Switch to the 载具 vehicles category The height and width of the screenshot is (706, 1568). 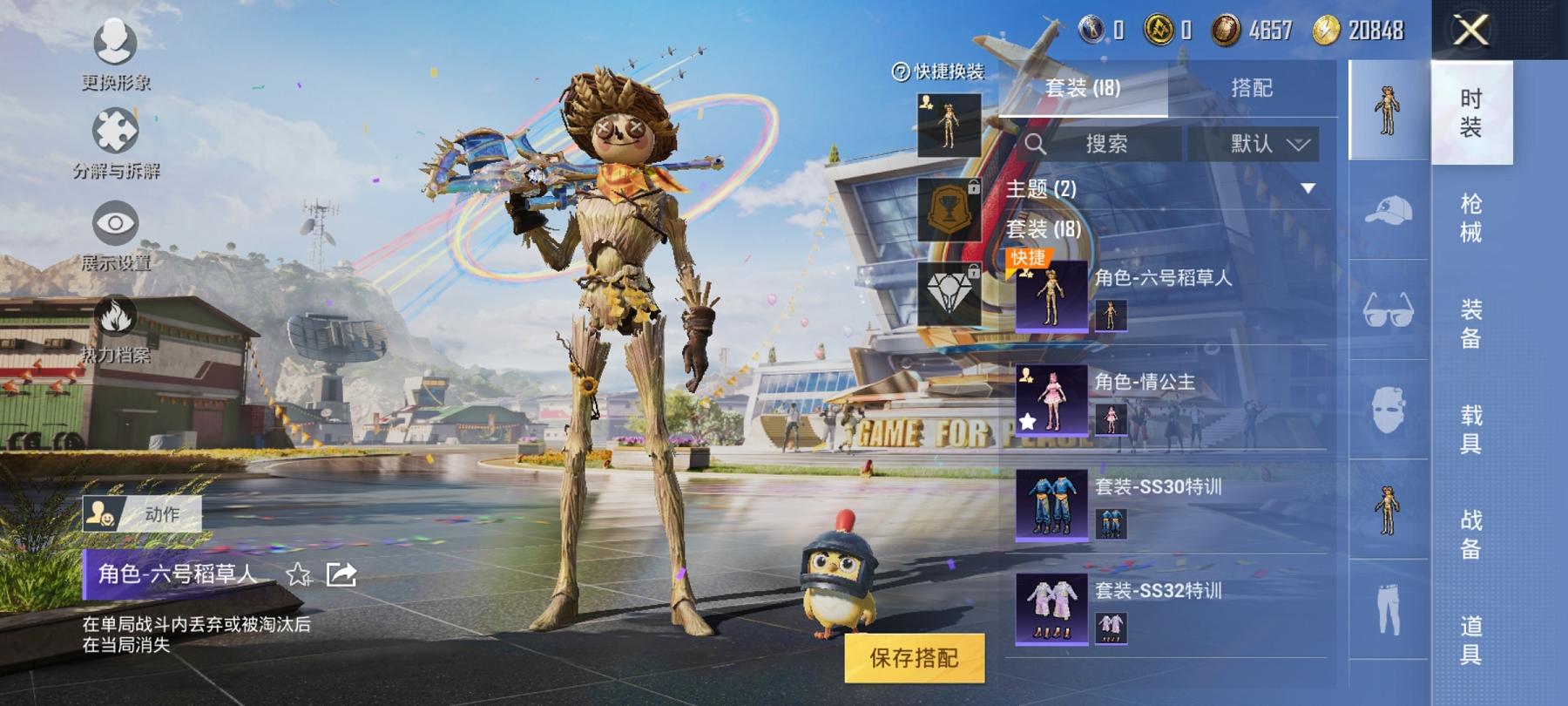1470,429
